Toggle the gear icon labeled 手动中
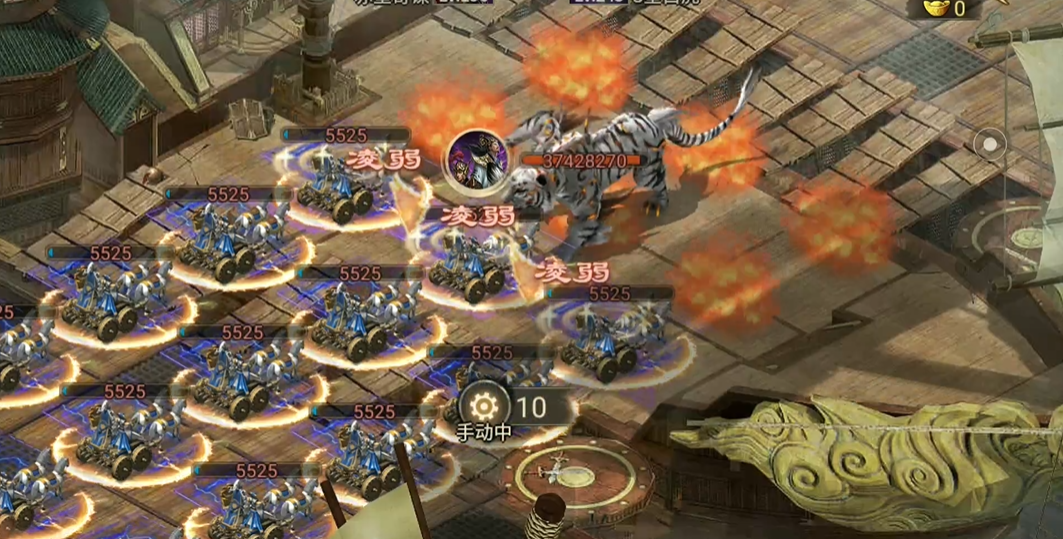Viewport: 1063px width, 539px height. click(484, 406)
